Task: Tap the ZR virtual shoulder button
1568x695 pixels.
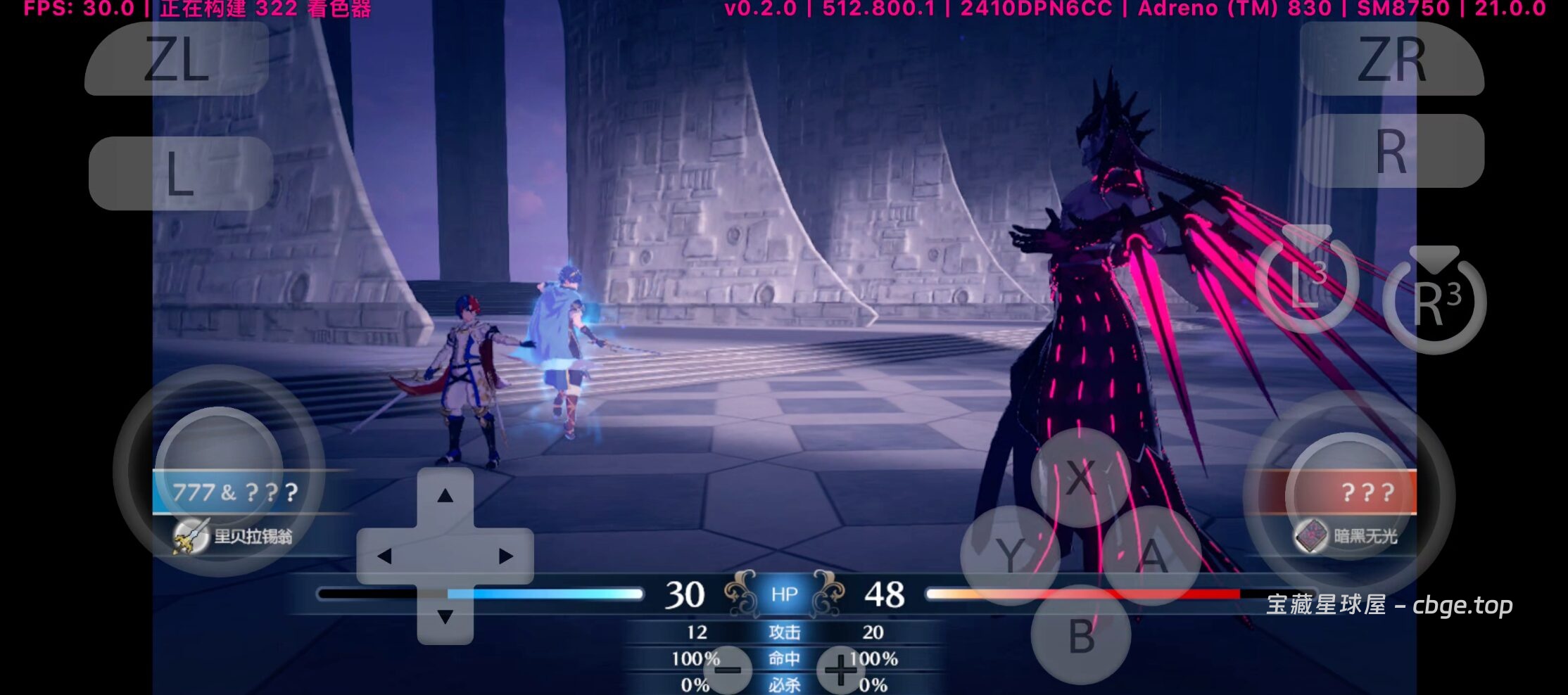Action: coord(1391,60)
